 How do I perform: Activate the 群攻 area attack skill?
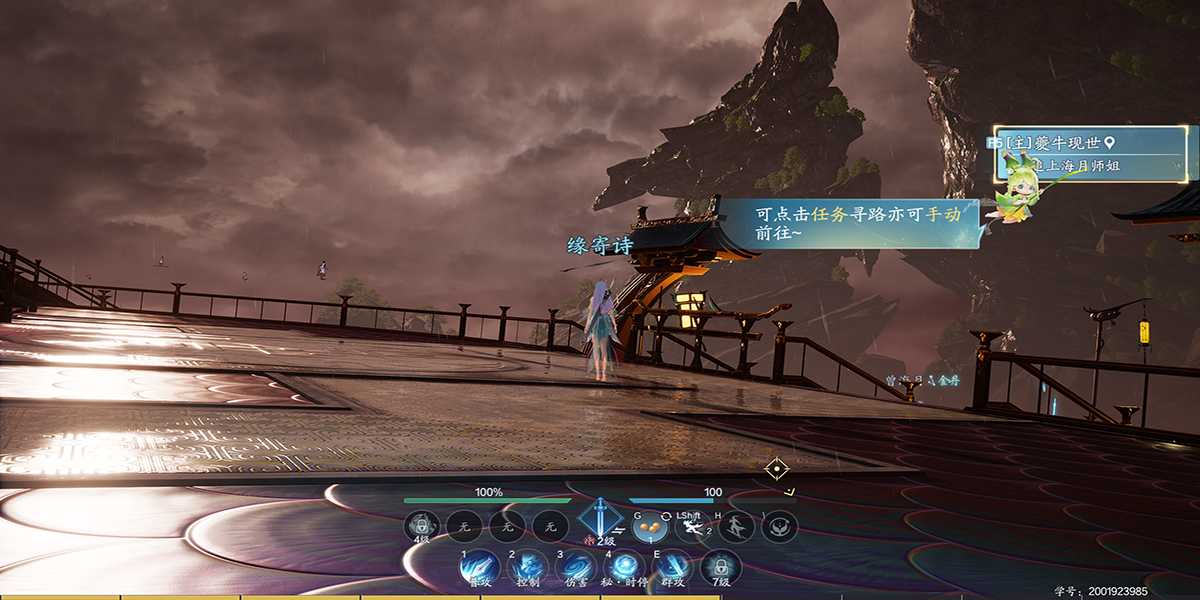point(673,567)
